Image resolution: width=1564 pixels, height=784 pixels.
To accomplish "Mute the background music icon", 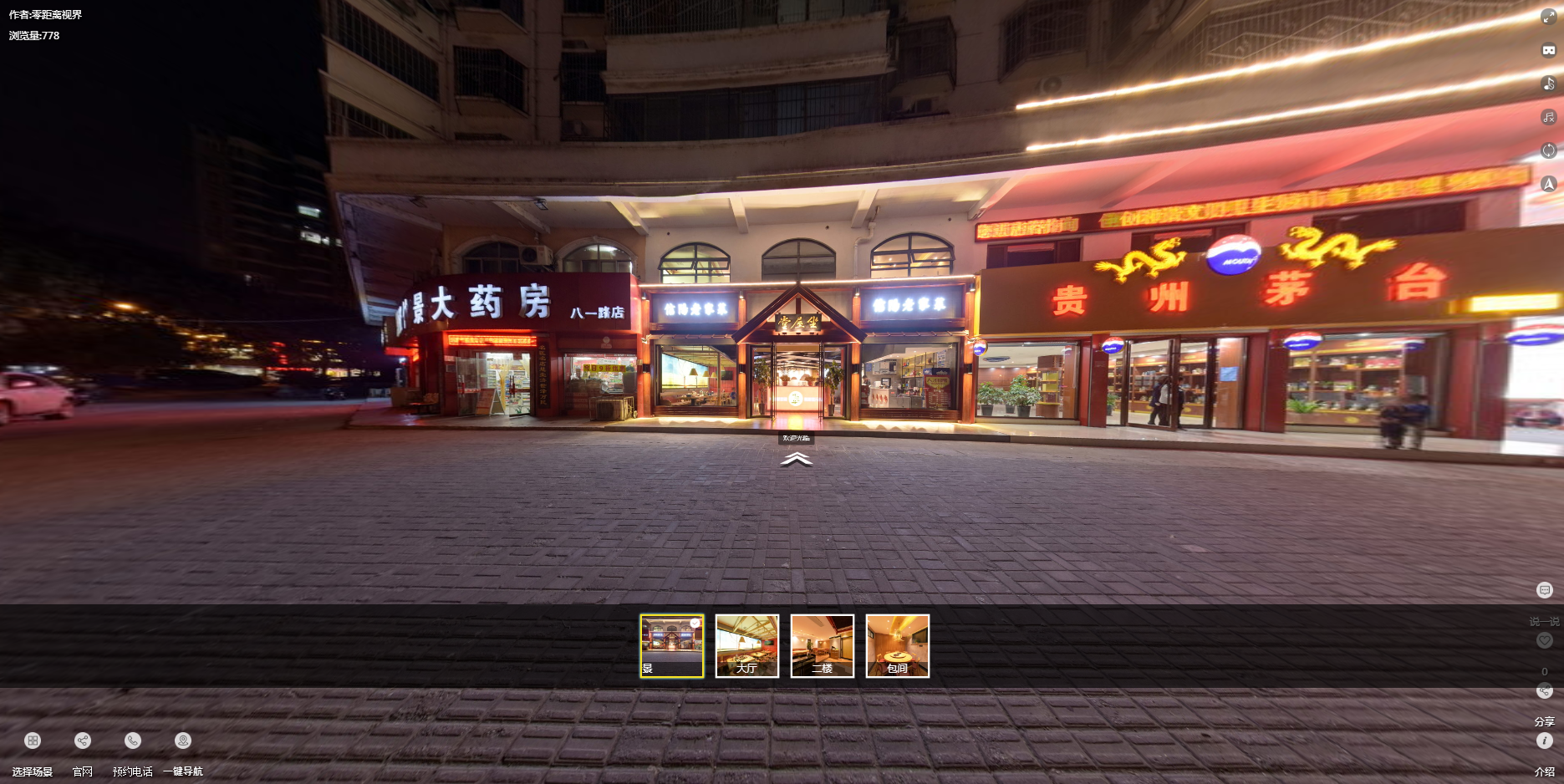I will tap(1548, 117).
